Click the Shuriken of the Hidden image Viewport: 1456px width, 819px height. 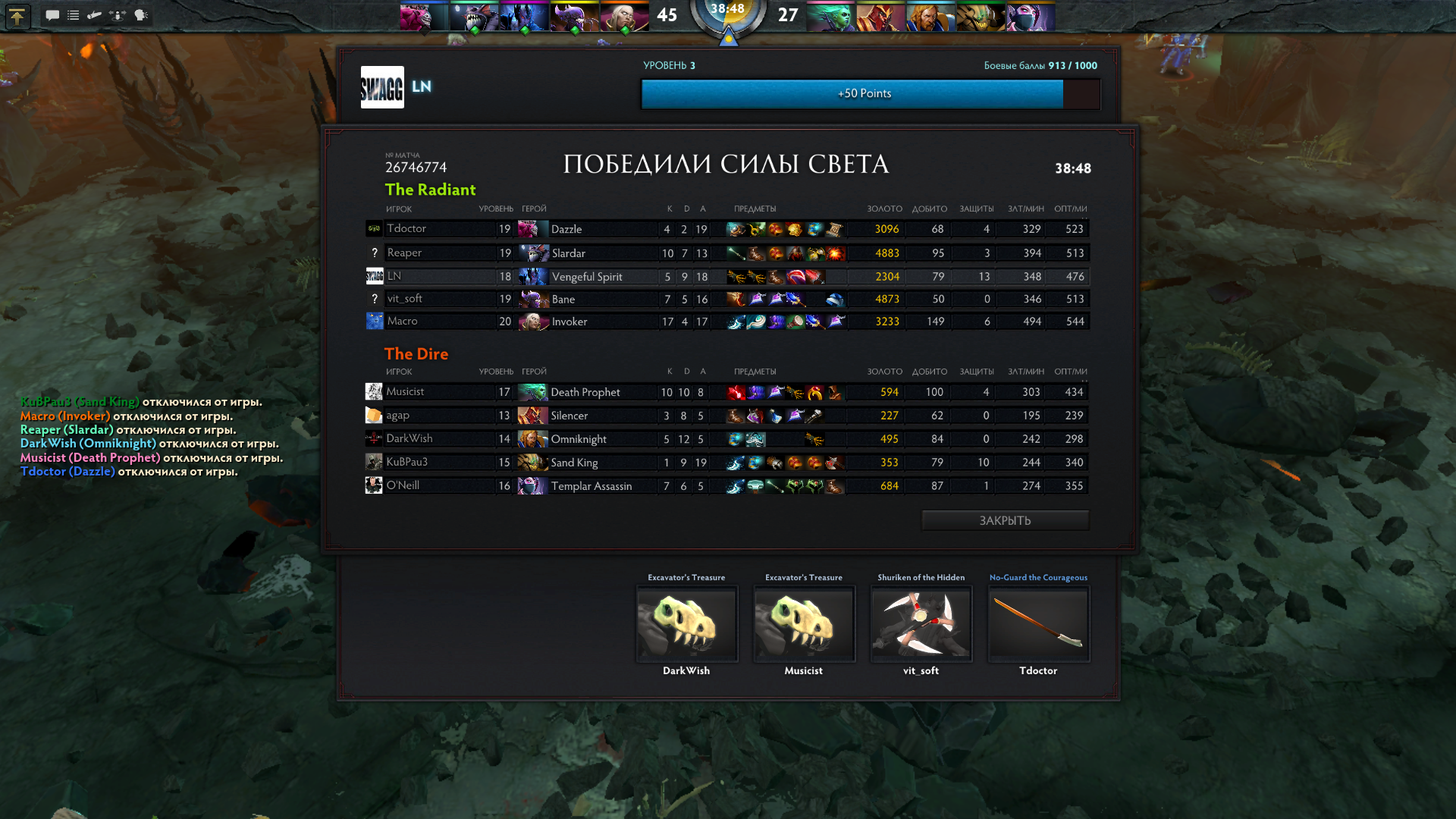[921, 623]
